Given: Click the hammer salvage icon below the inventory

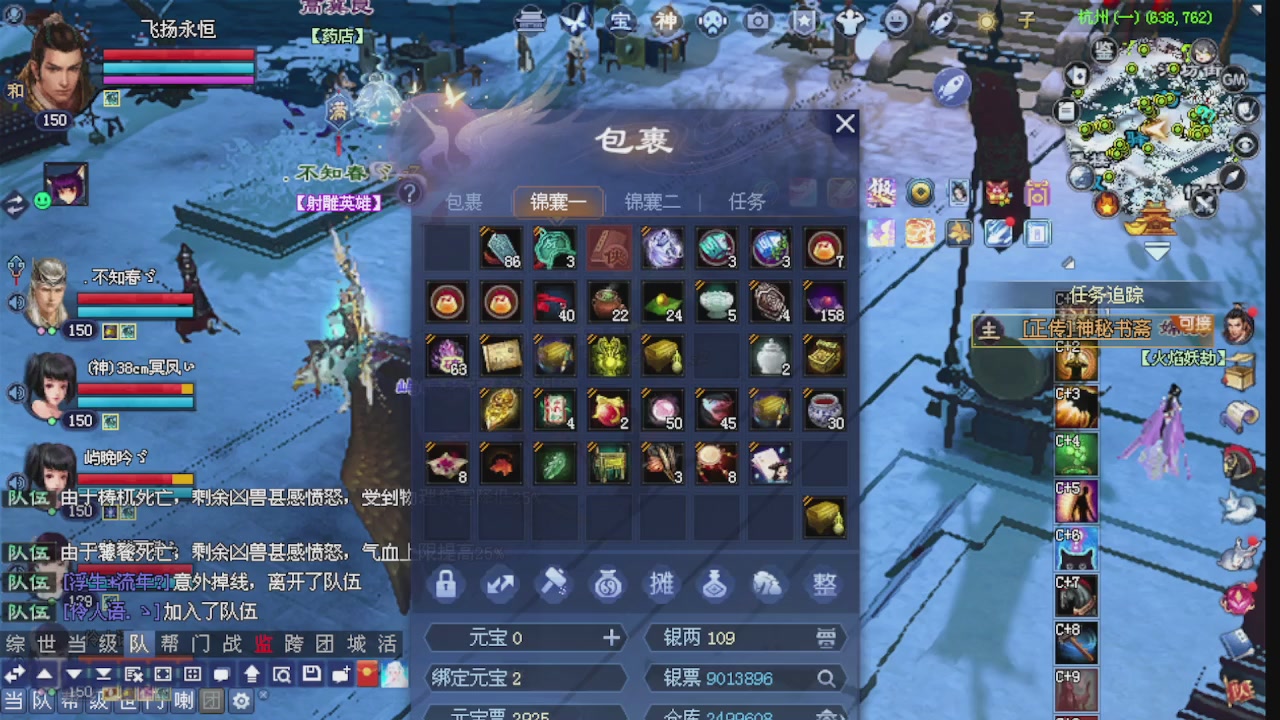Looking at the screenshot, I should [553, 584].
